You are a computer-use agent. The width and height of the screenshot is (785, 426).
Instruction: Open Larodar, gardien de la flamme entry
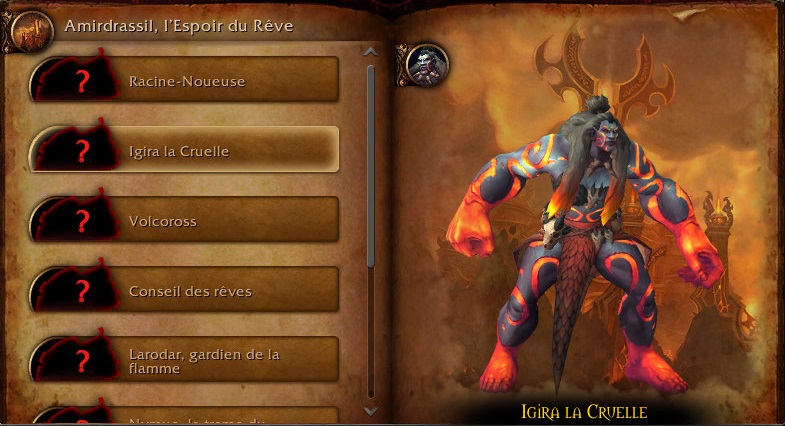pyautogui.click(x=186, y=361)
